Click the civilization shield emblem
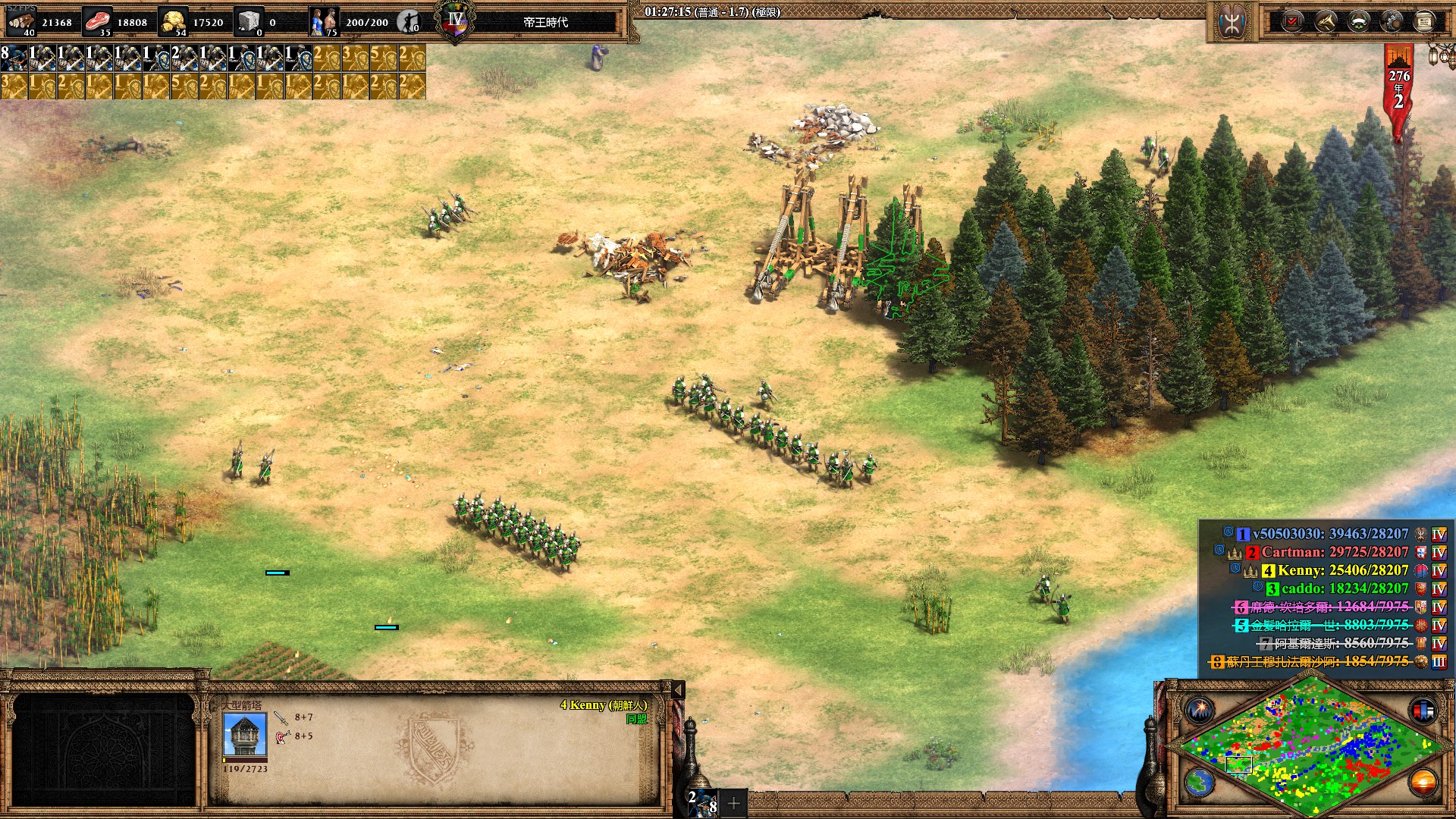This screenshot has width=1456, height=819. 1231,22
